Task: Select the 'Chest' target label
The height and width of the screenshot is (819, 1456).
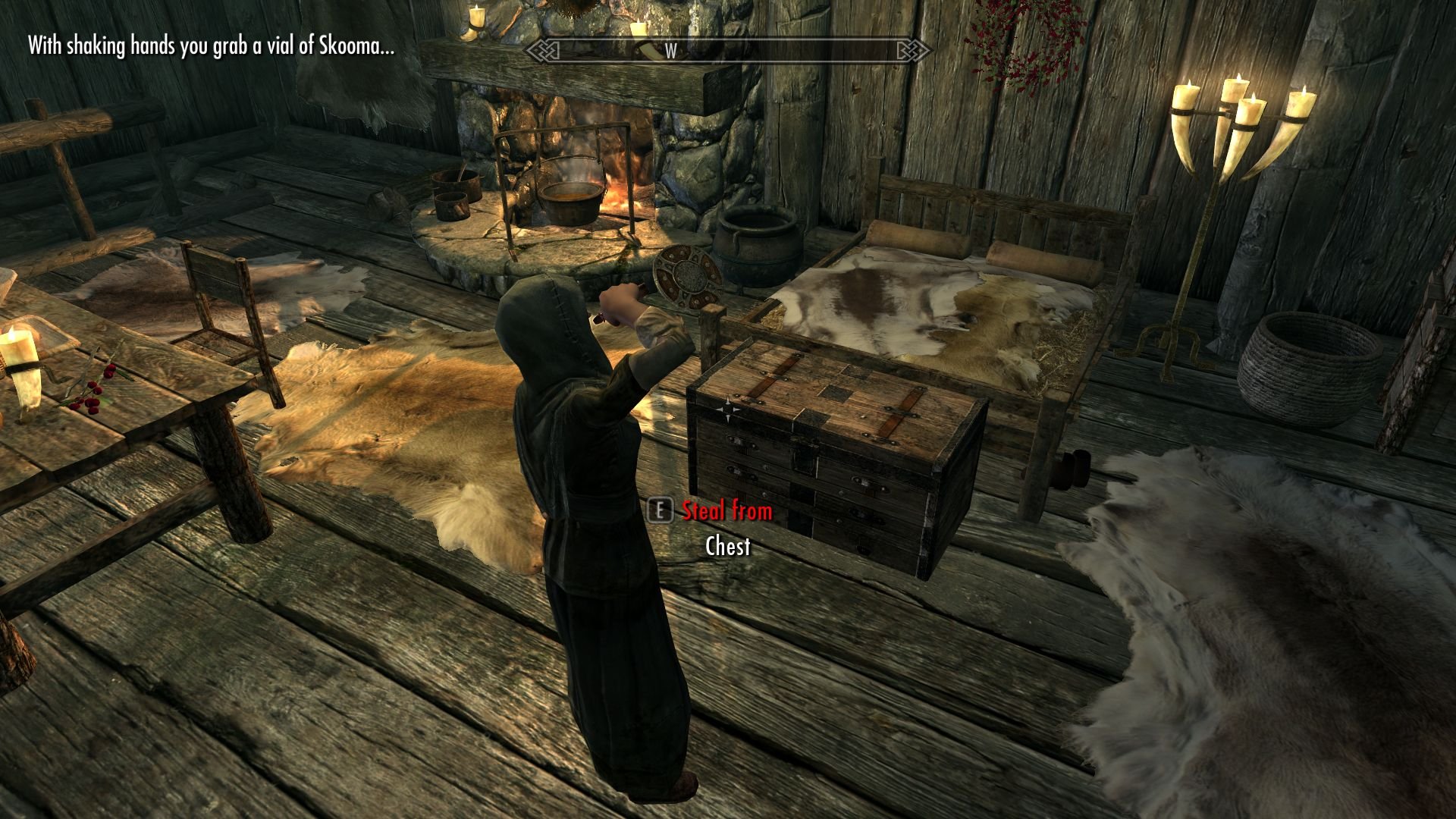Action: pos(727,546)
